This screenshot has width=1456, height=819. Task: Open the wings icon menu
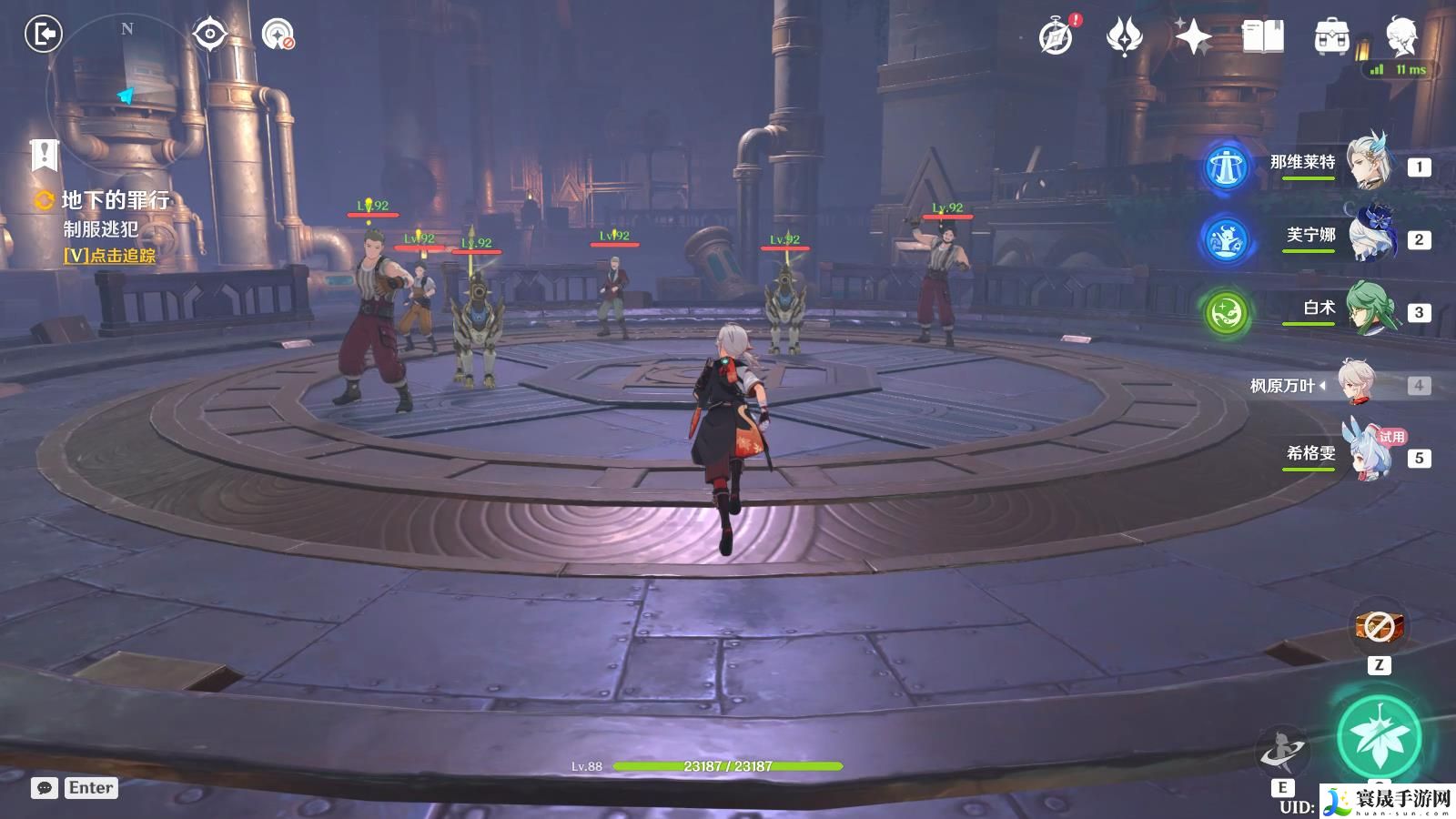pyautogui.click(x=1125, y=36)
